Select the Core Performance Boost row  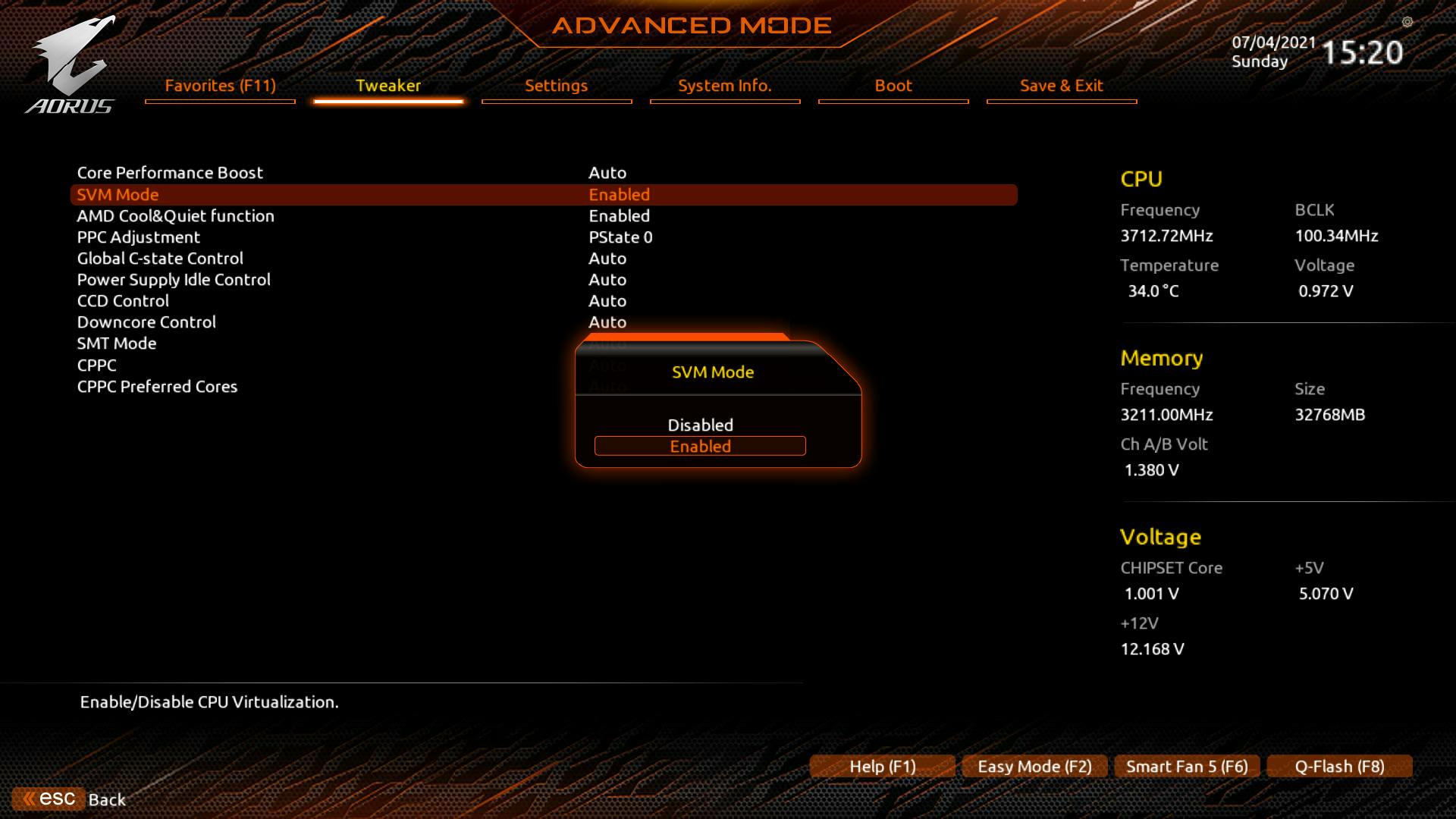[170, 173]
